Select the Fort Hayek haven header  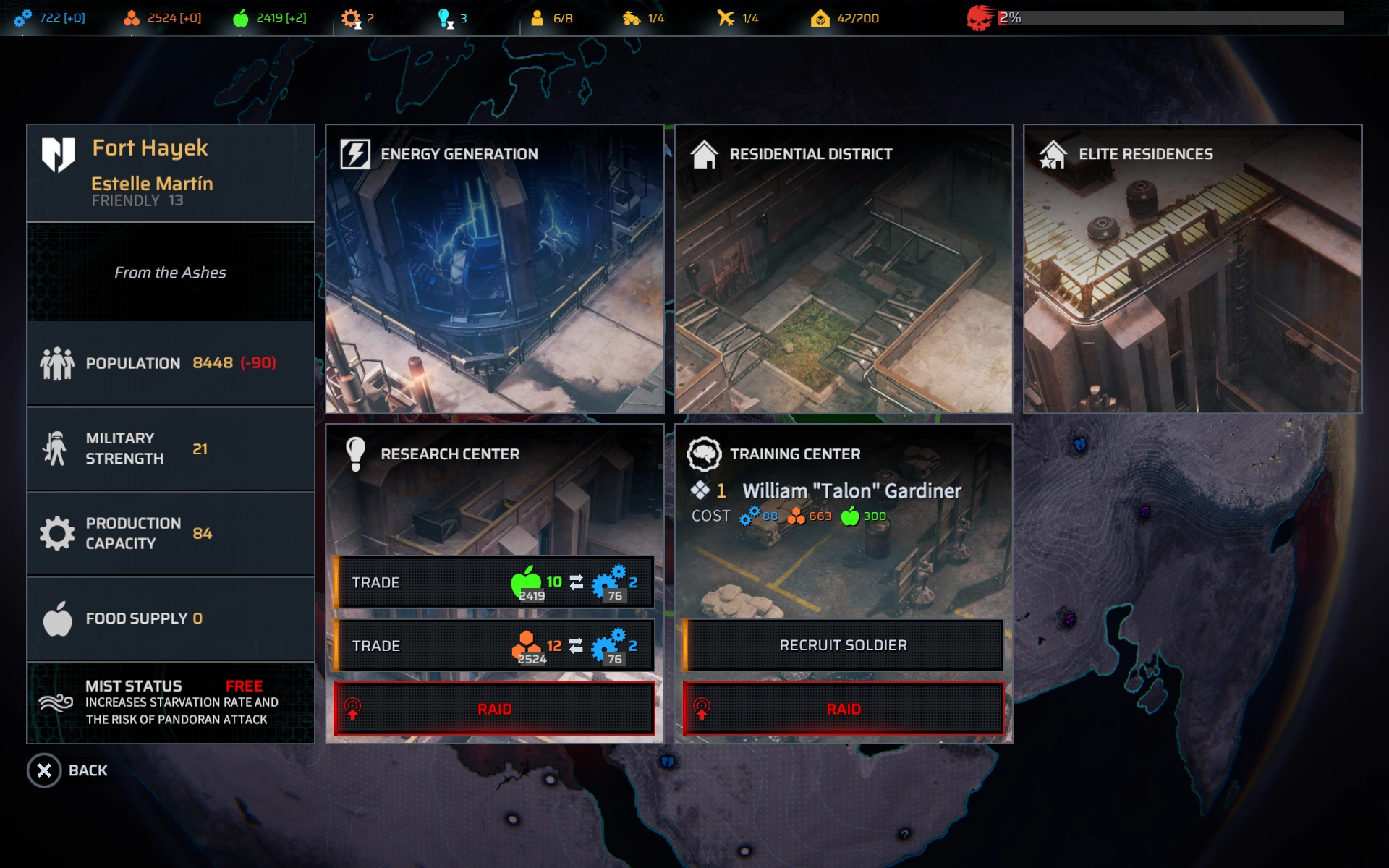171,172
